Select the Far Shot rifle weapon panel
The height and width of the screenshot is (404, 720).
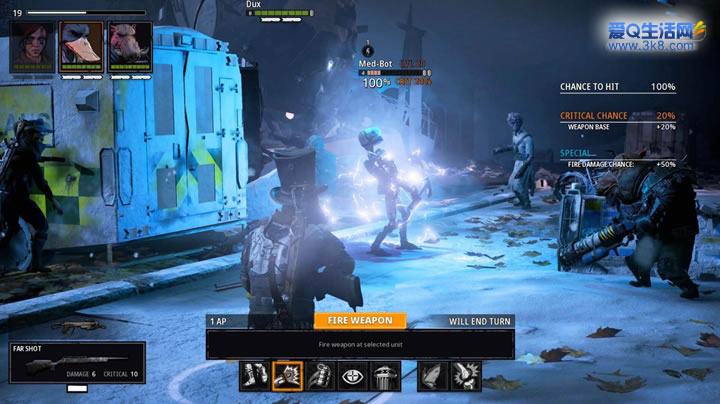(73, 362)
